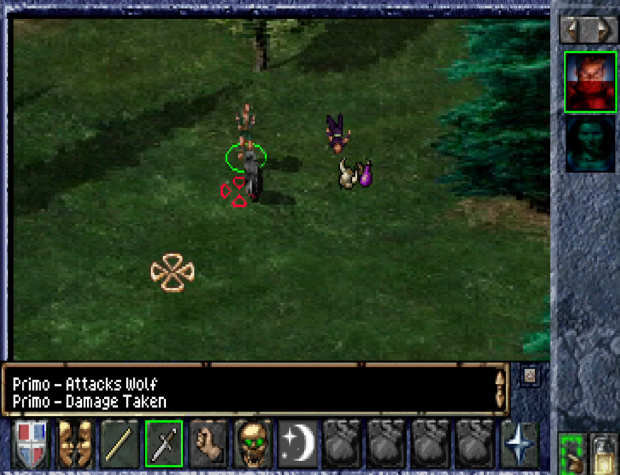The width and height of the screenshot is (620, 475).
Task: Select the red-masked character portrait
Action: (589, 80)
